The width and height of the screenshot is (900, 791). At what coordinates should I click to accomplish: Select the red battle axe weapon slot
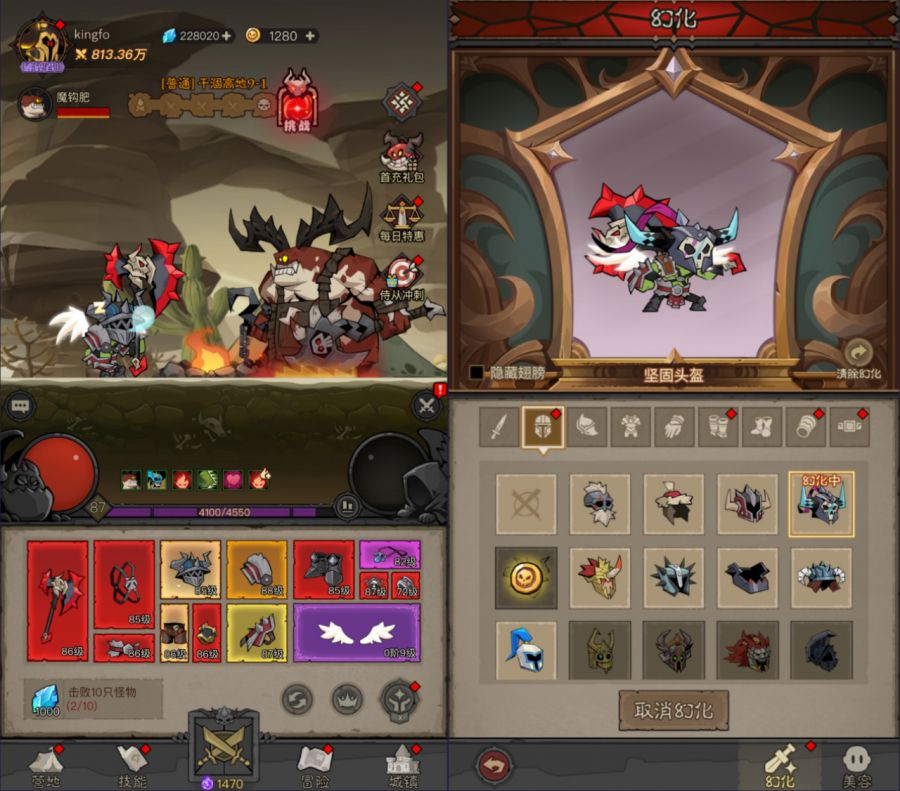pos(57,601)
